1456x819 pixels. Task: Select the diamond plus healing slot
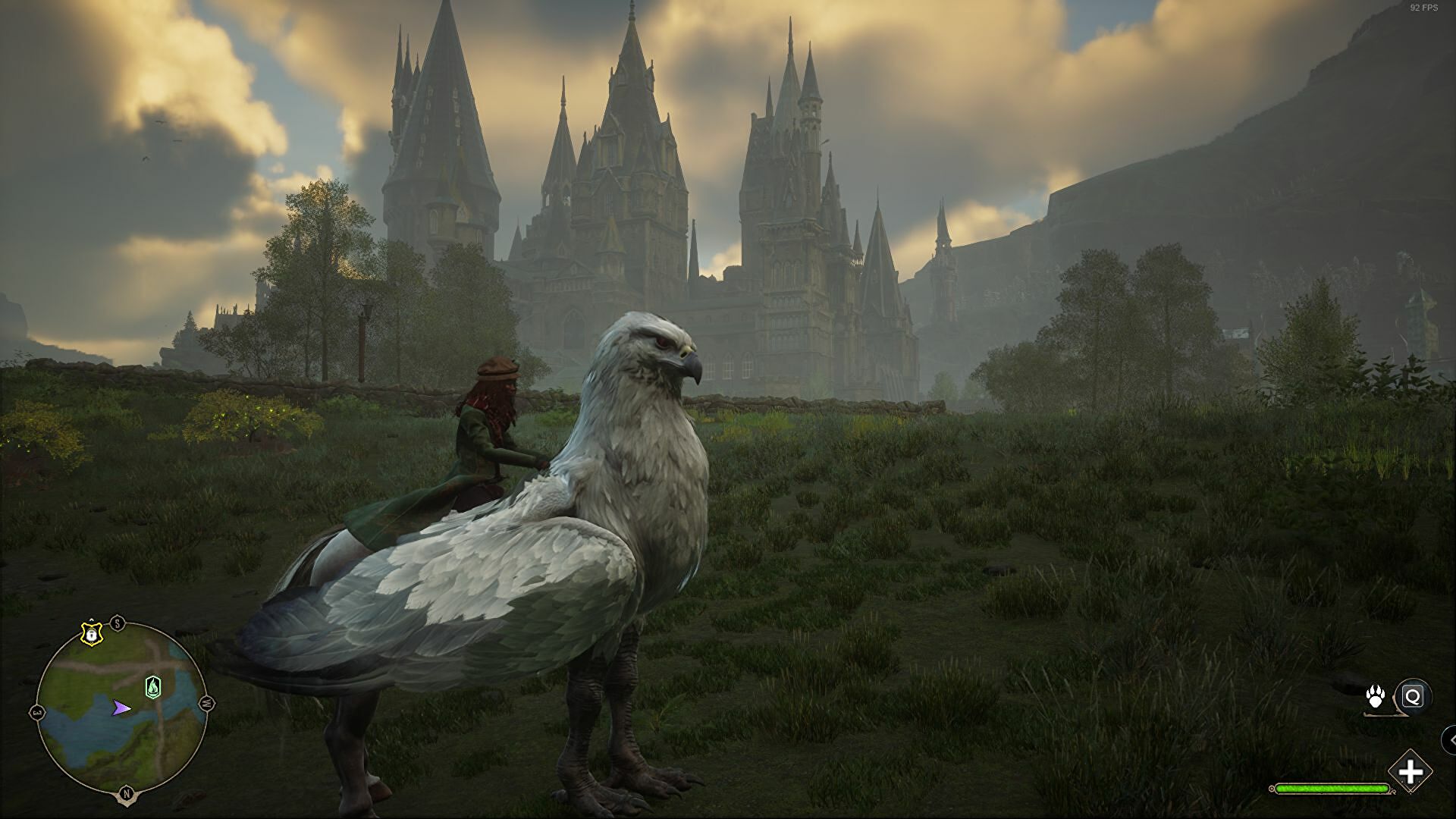tap(1410, 773)
